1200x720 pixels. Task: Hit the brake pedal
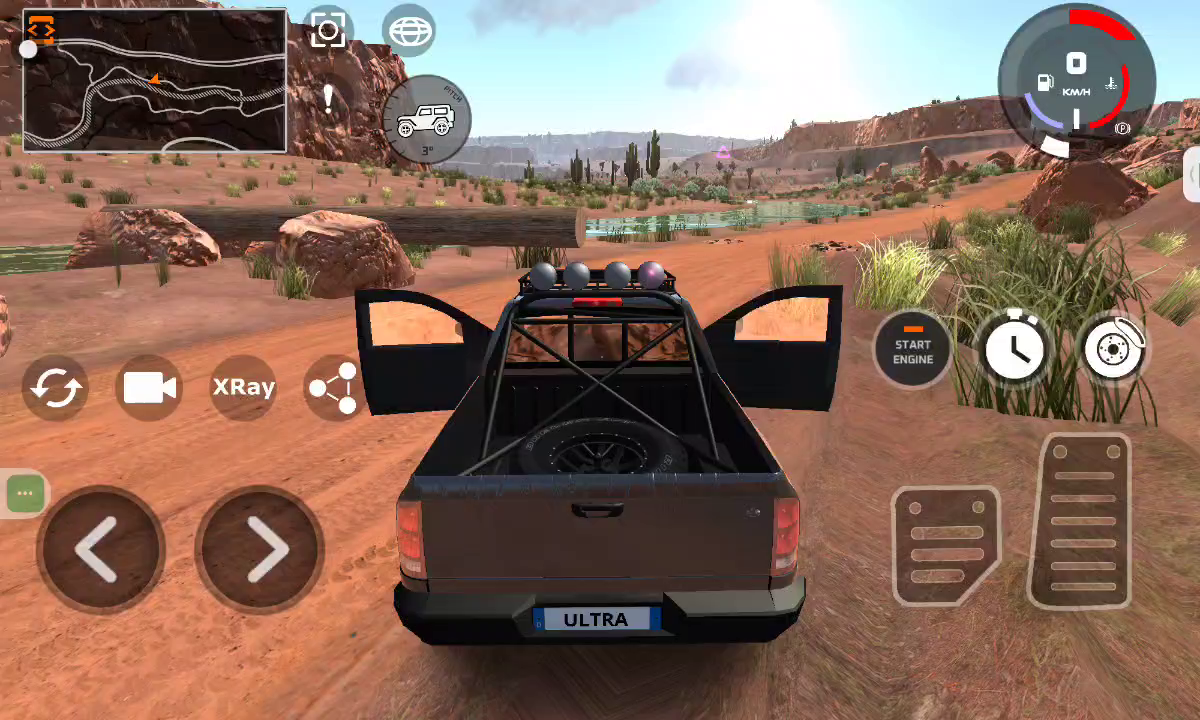[x=944, y=546]
